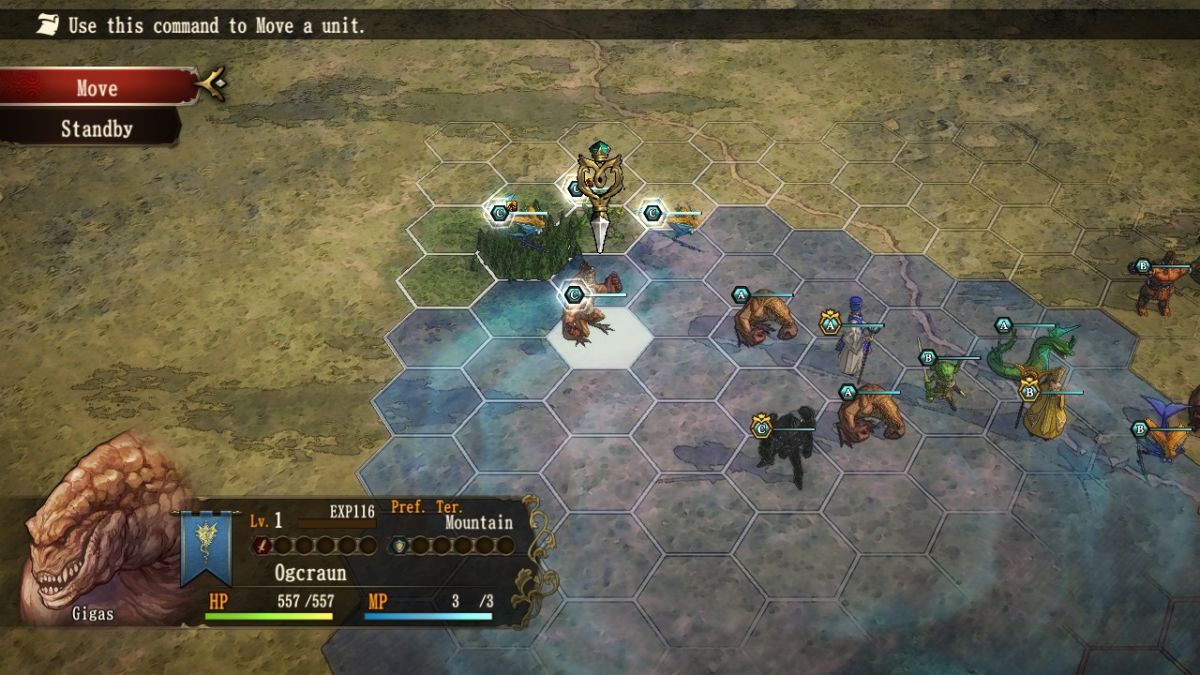
Task: Select the blue-robed mage unit
Action: [855, 338]
